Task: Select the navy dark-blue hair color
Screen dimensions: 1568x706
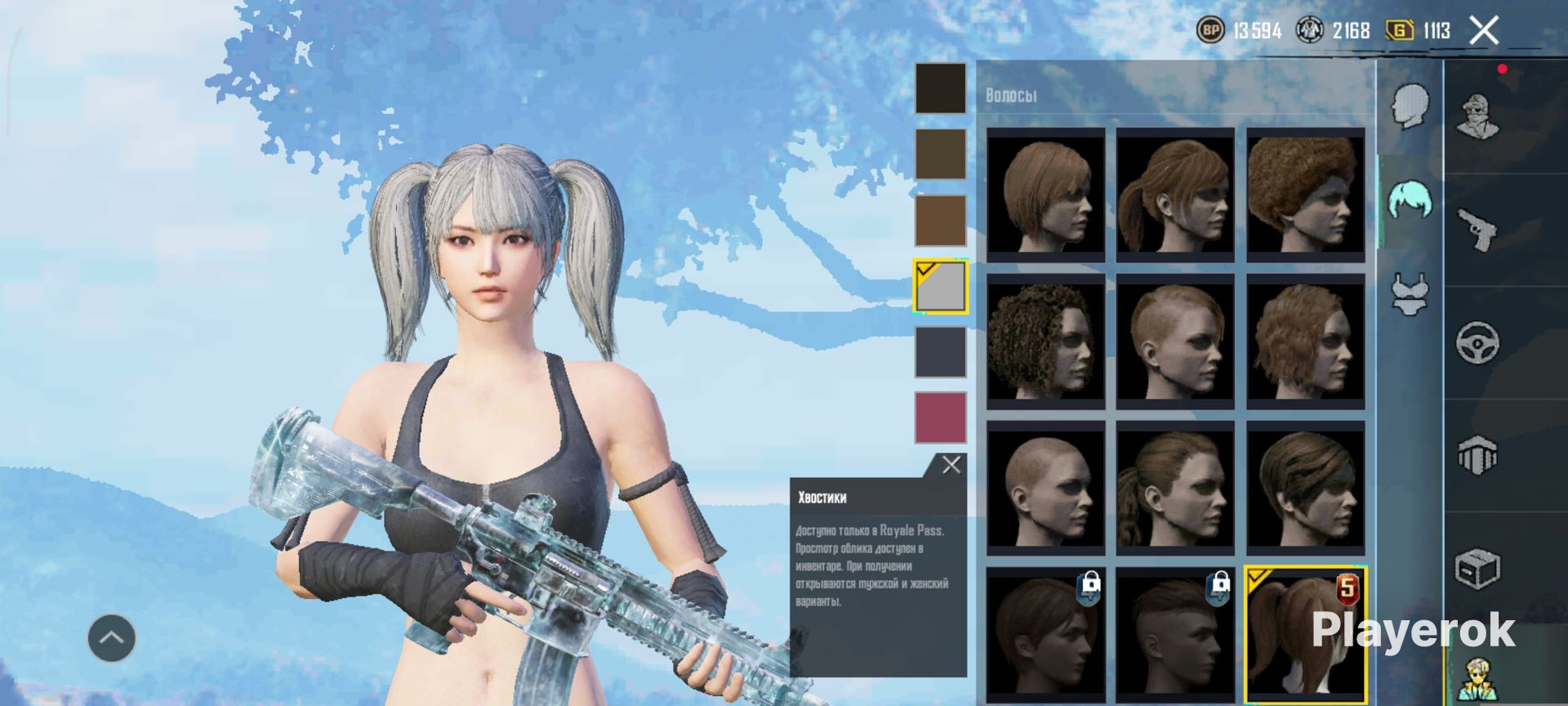Action: click(x=940, y=352)
